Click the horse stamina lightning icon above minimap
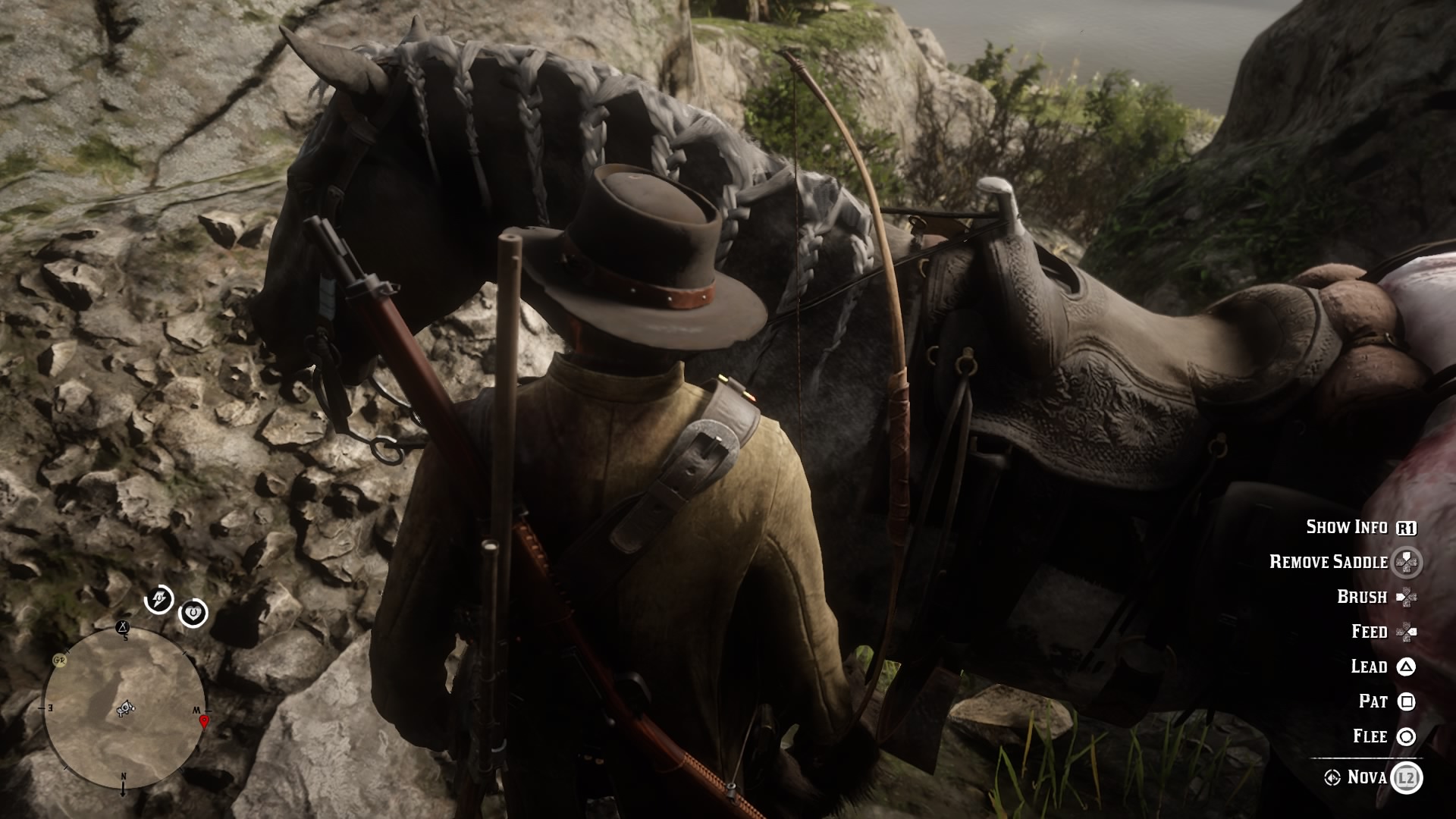Image resolution: width=1456 pixels, height=819 pixels. (x=158, y=601)
